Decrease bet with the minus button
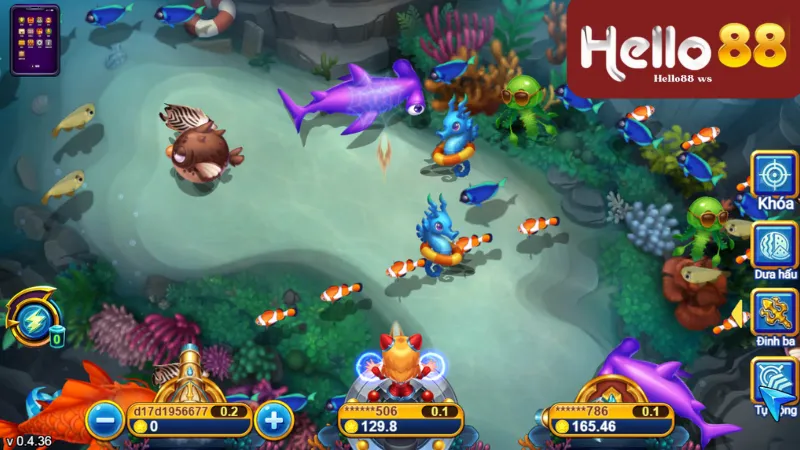This screenshot has height=450, width=800. [104, 419]
